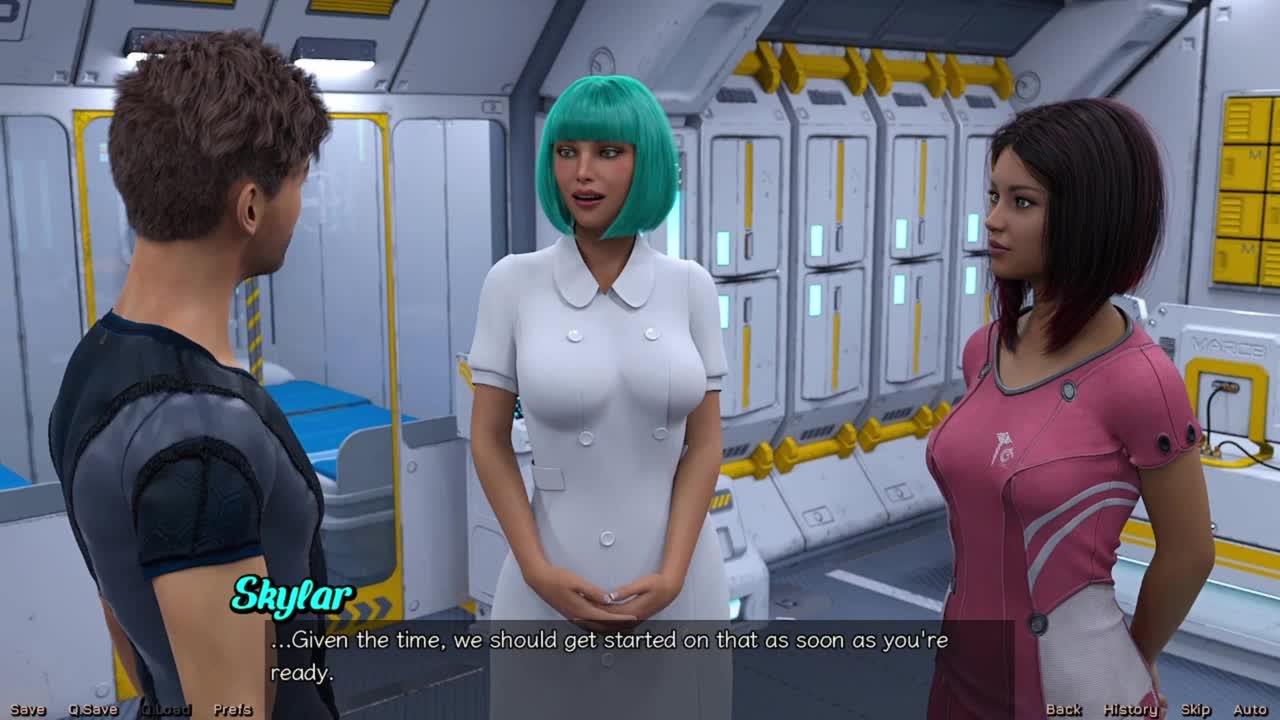Quick save with Q.Save
This screenshot has height=720, width=1280.
[x=93, y=709]
